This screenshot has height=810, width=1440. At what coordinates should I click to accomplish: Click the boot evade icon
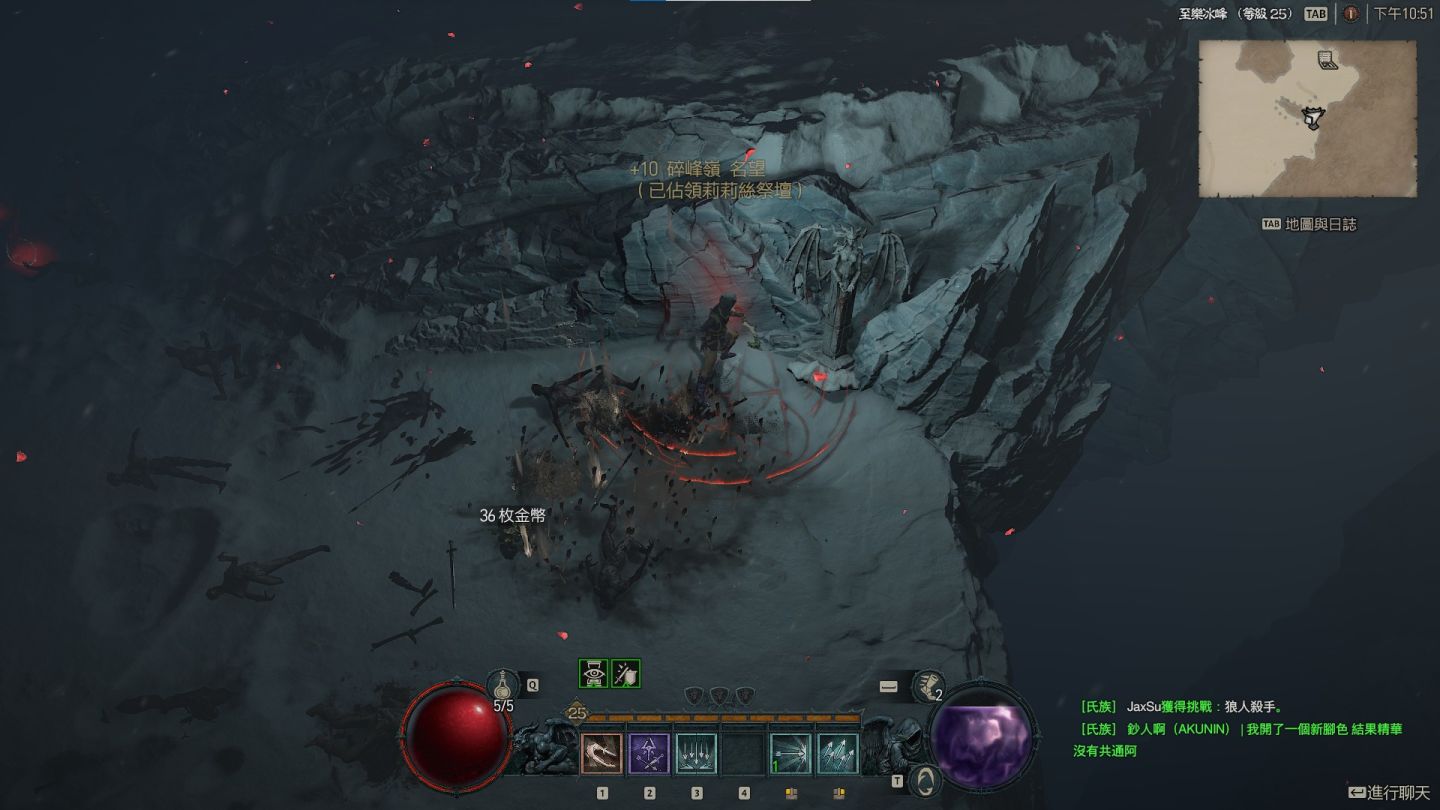coord(928,686)
